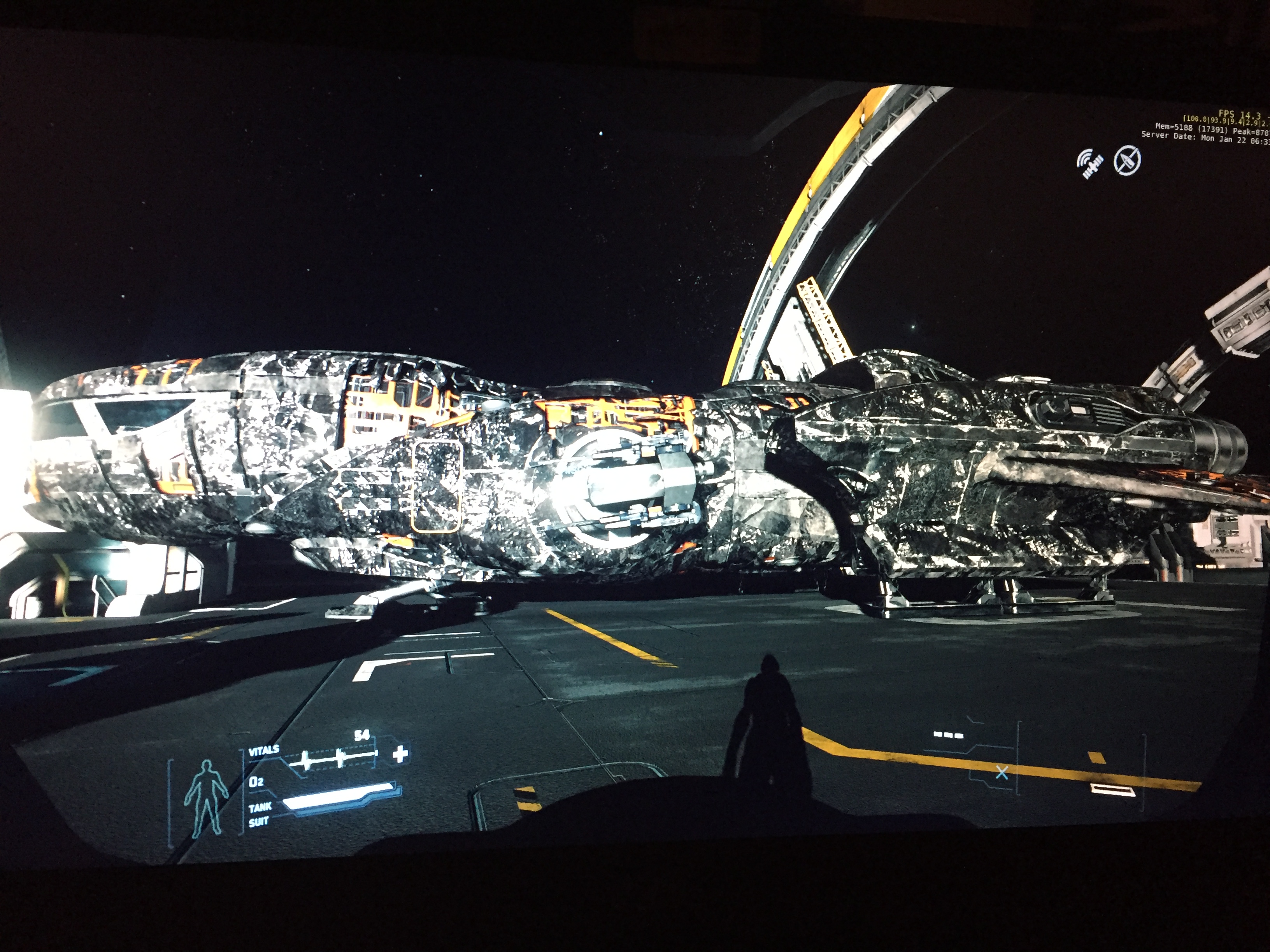Click the crossed-out bullet no-weapons icon
Screen dimensions: 1270x952
pyautogui.click(x=1127, y=161)
